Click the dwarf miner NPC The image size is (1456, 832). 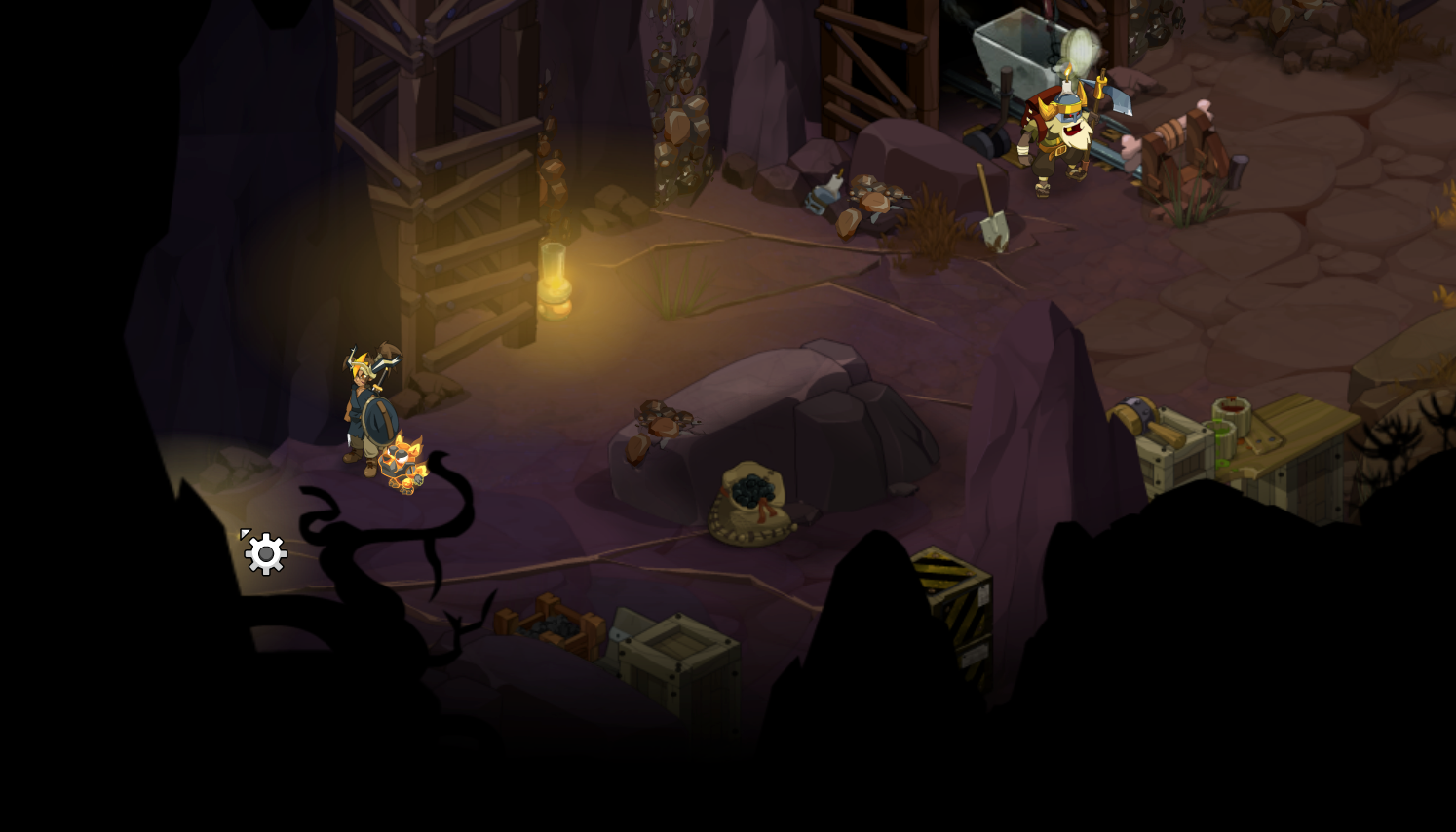[x=1062, y=132]
